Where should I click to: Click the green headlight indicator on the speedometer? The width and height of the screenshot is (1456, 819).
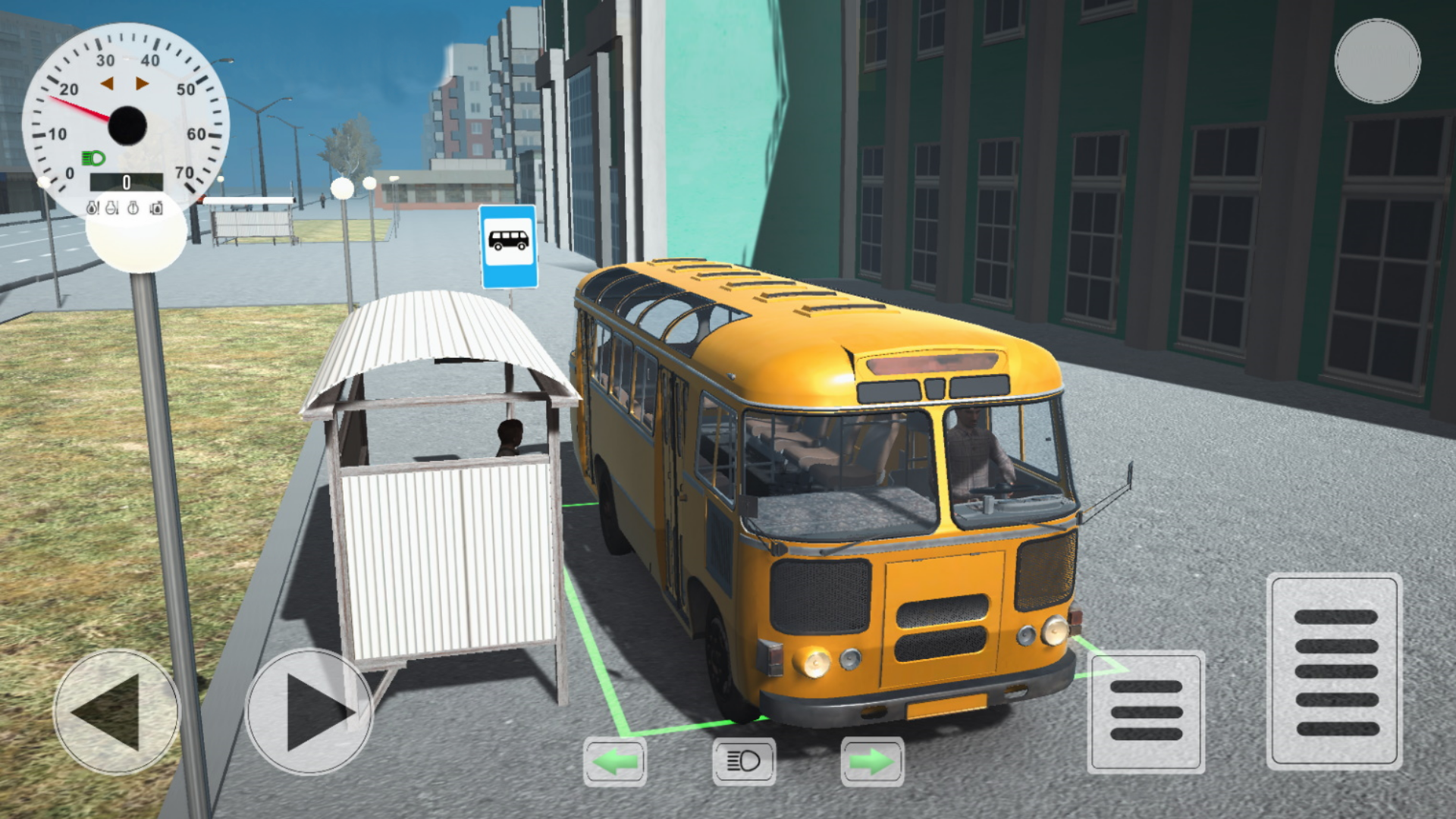[94, 157]
